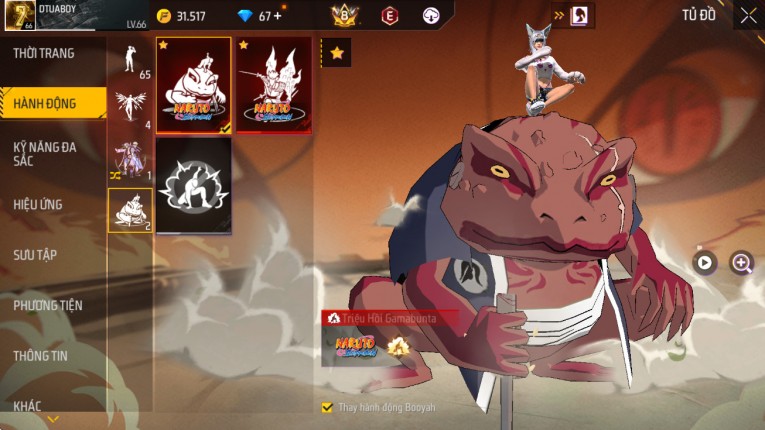Select the HÀNH ĐỘNG category
This screenshot has width=765, height=430.
coord(46,104)
